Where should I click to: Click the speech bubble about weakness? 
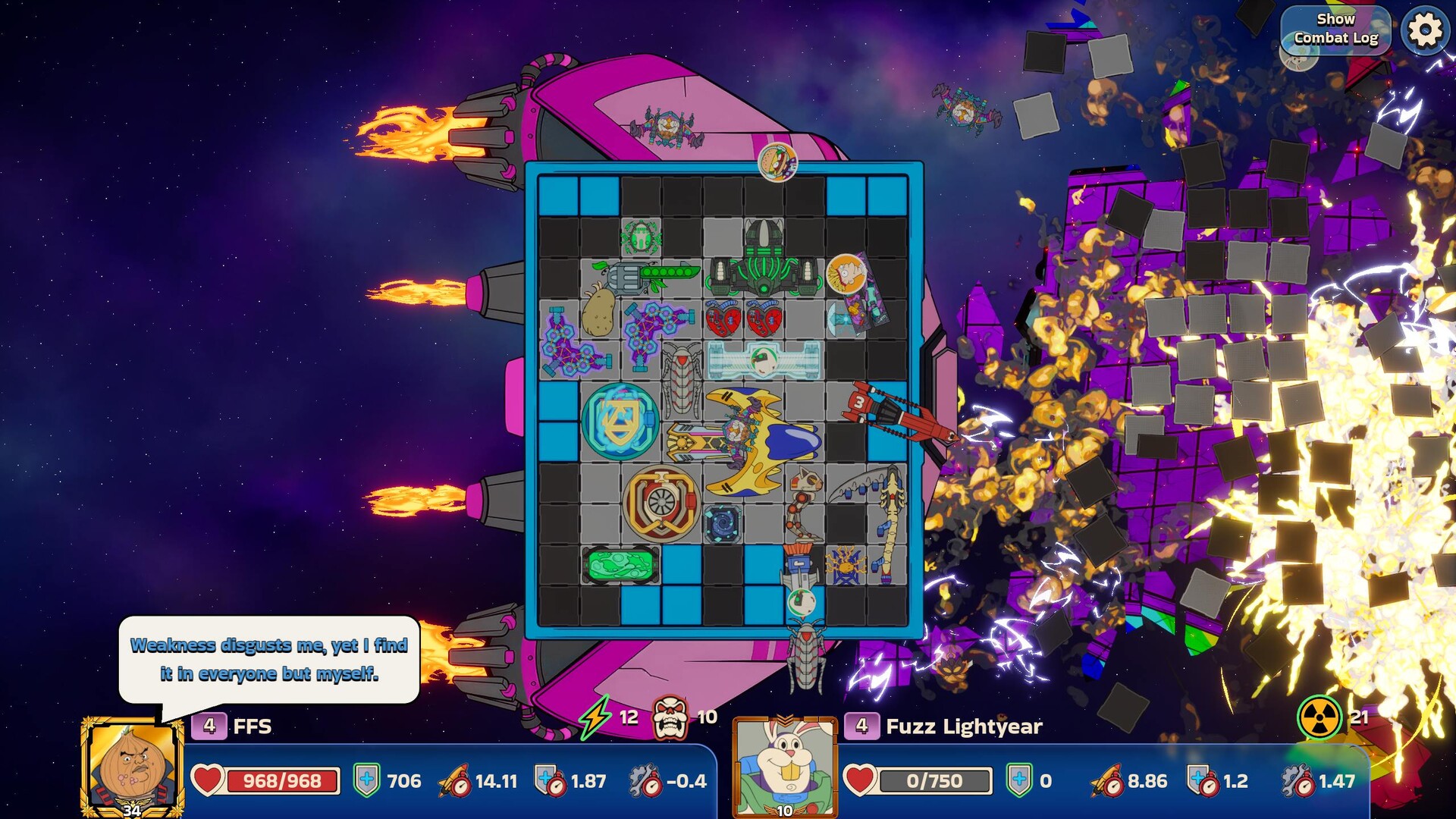269,660
